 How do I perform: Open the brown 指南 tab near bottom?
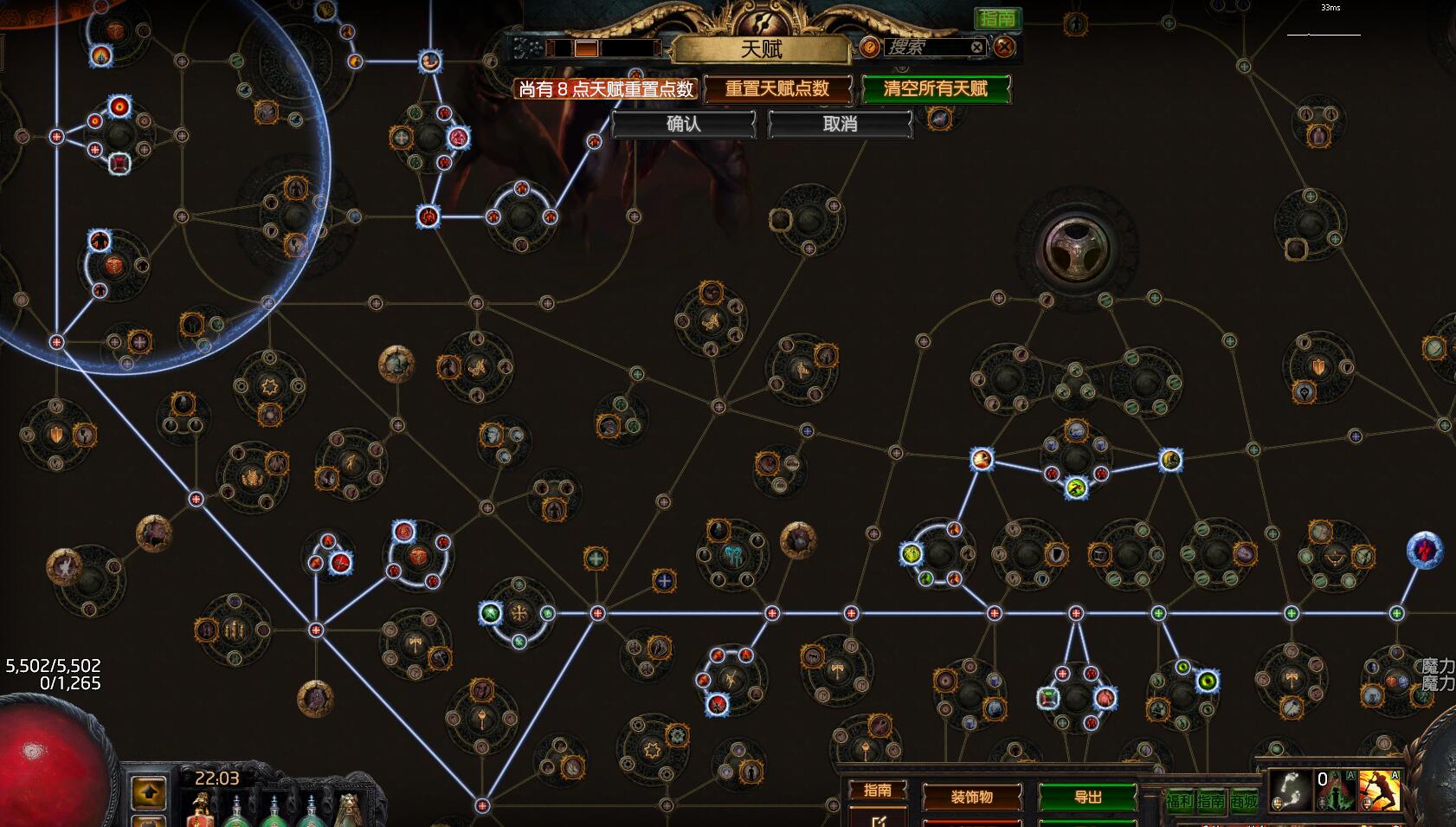click(877, 790)
